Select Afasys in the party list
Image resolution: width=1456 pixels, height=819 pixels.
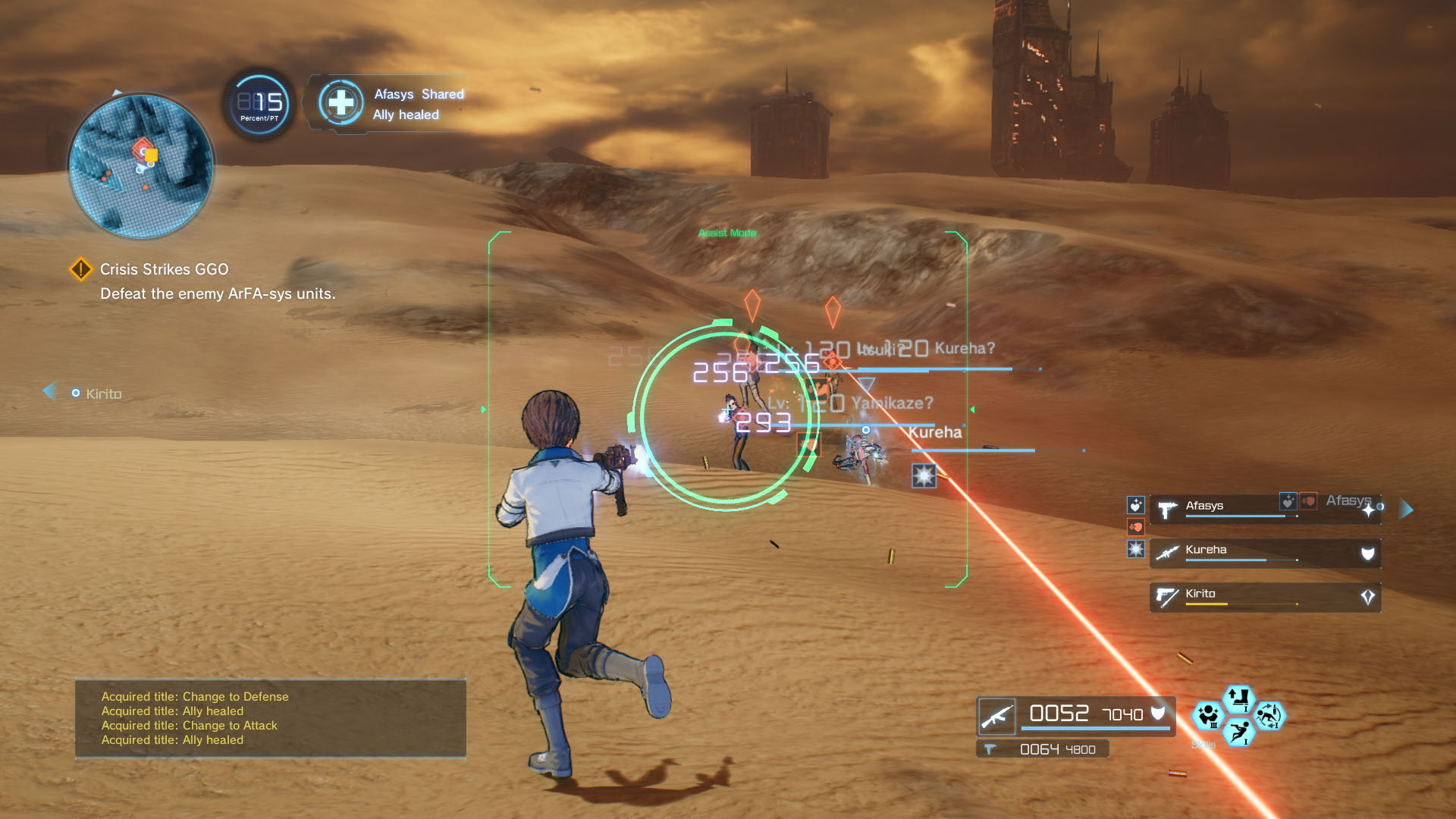tap(1228, 507)
